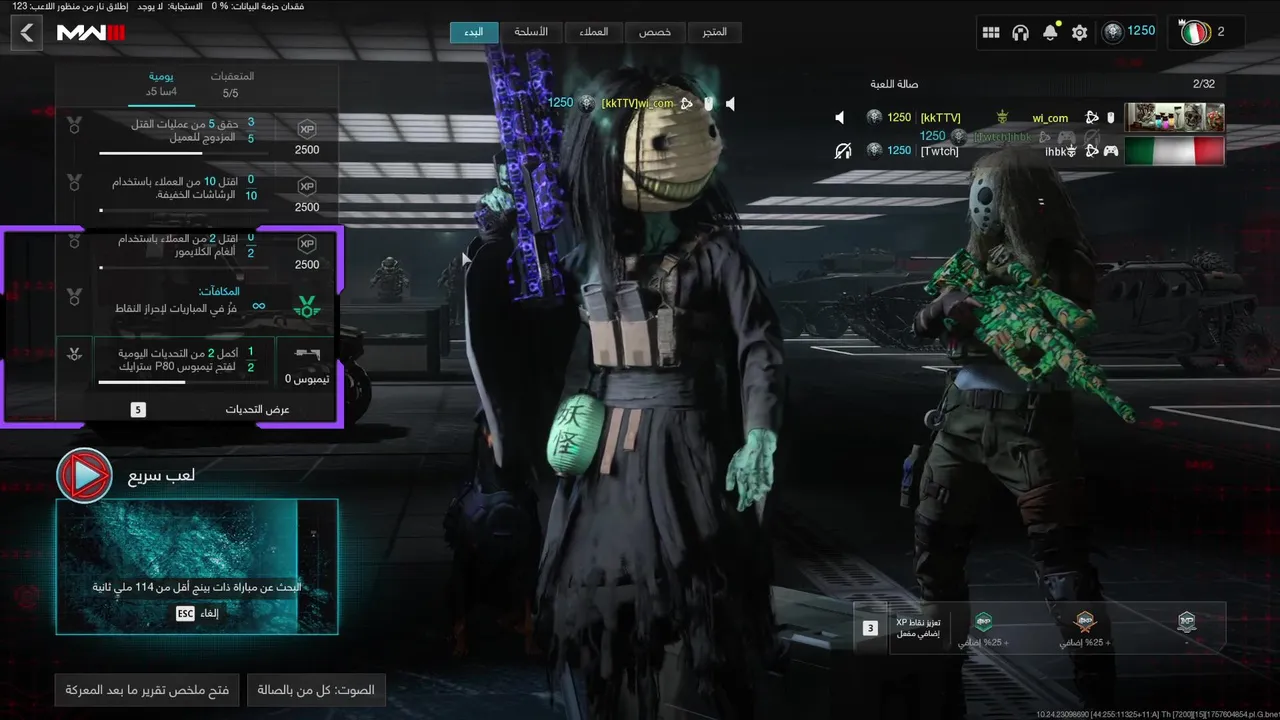Click the 1250 COD Points balance
Viewport: 1280px width, 720px height.
click(1129, 32)
